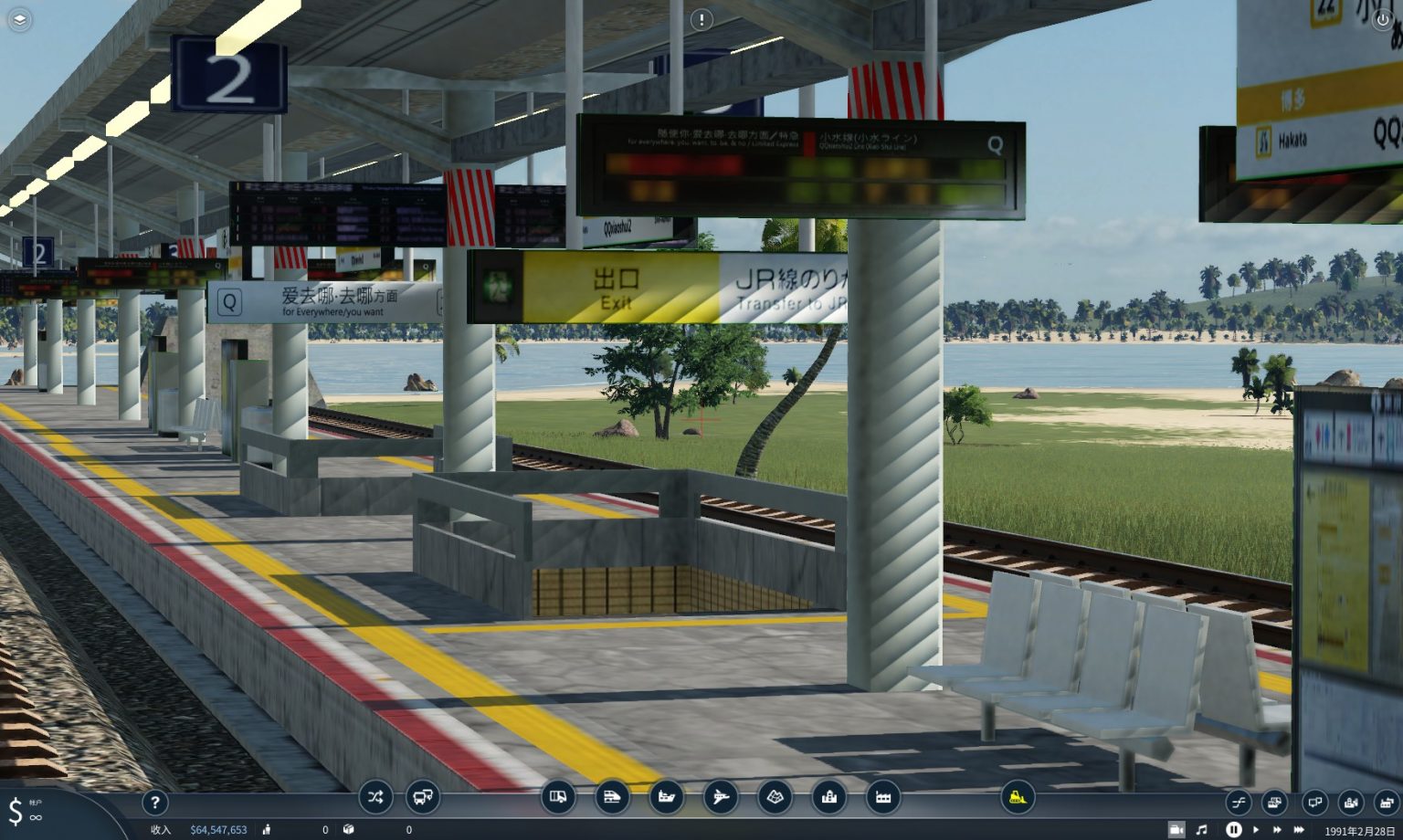This screenshot has height=840, width=1403.
Task: Pause the game simulation
Action: tap(1233, 830)
